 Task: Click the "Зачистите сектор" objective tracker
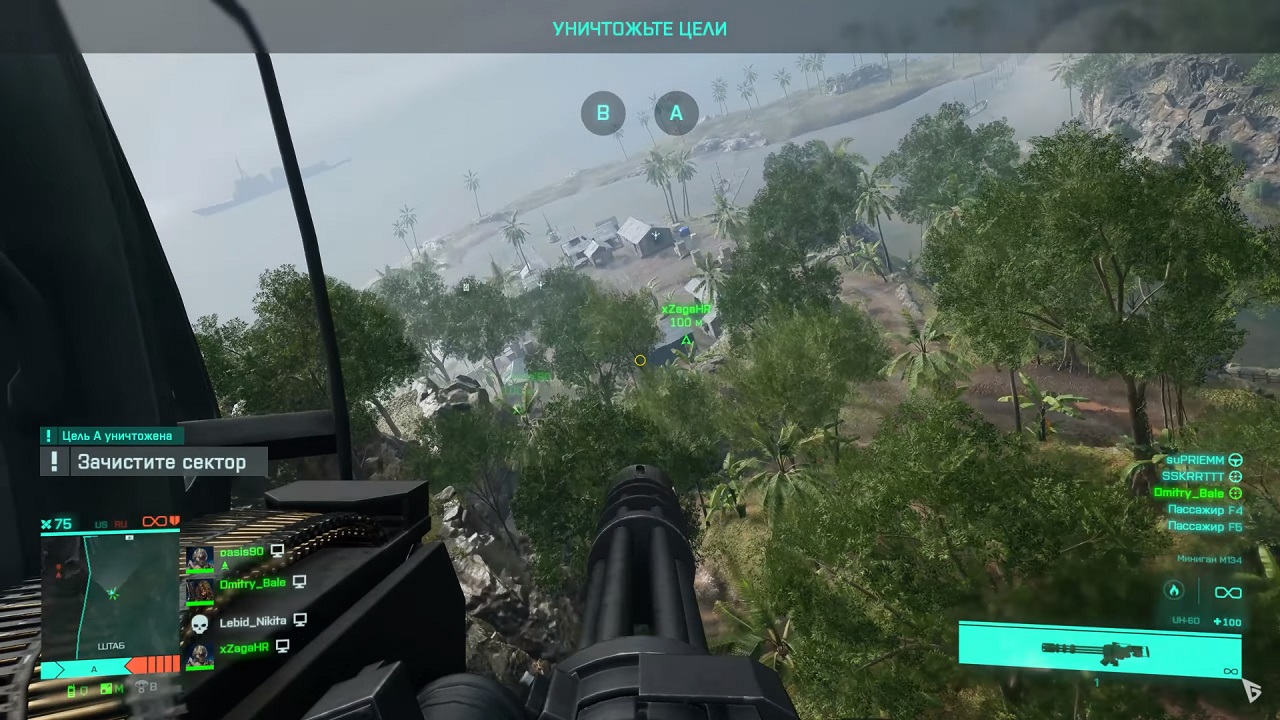click(161, 462)
